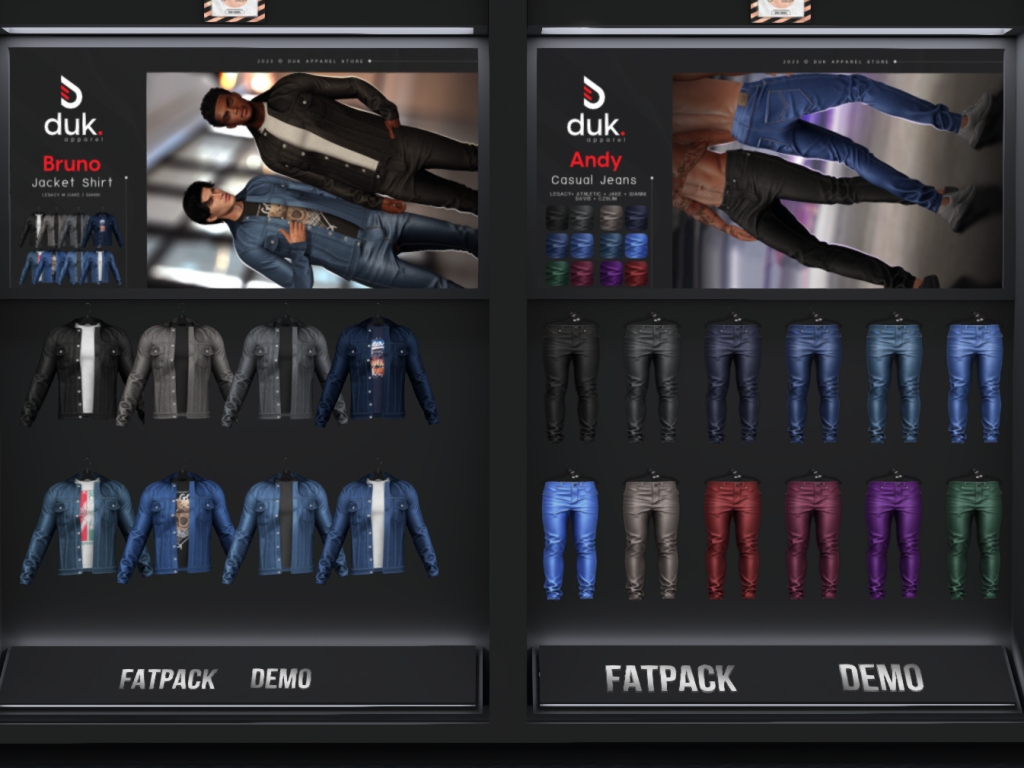Screen dimensions: 1024x768
Task: Select the blue denim jacket with black shirt
Action: [283, 527]
